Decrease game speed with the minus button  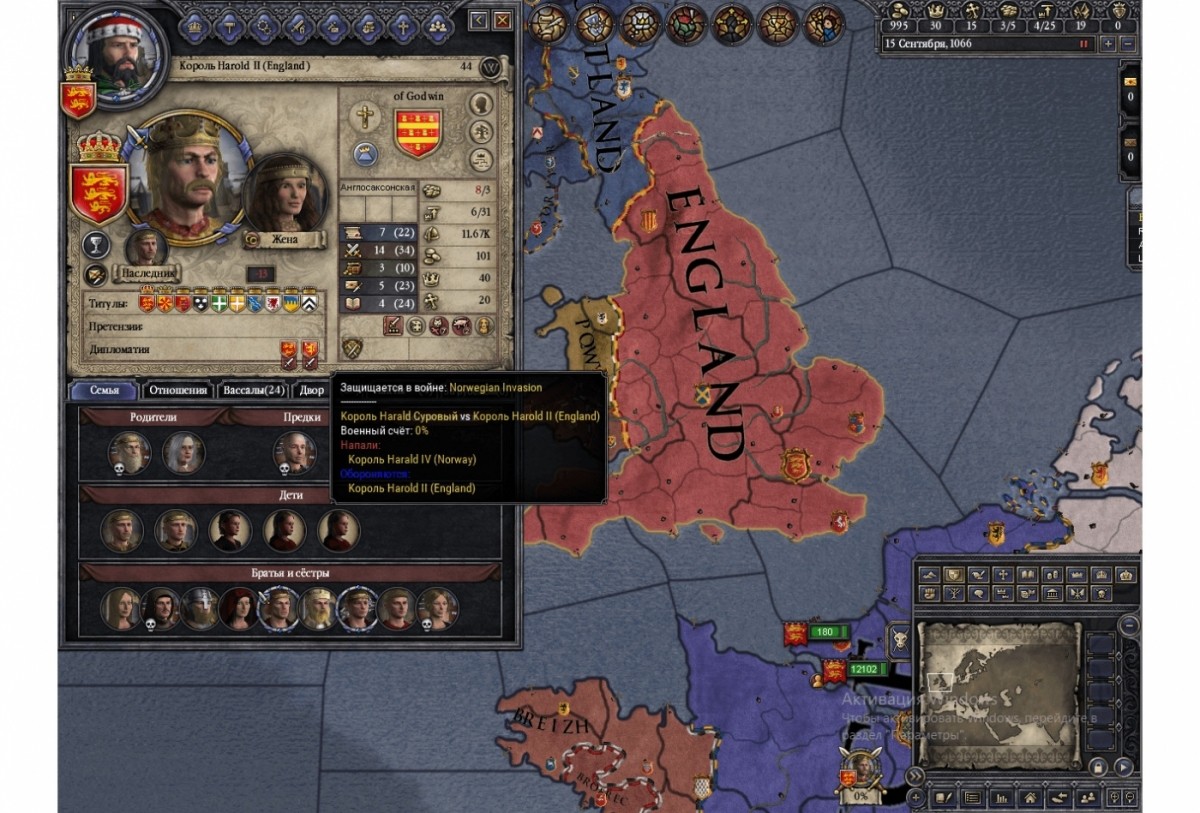[1127, 44]
